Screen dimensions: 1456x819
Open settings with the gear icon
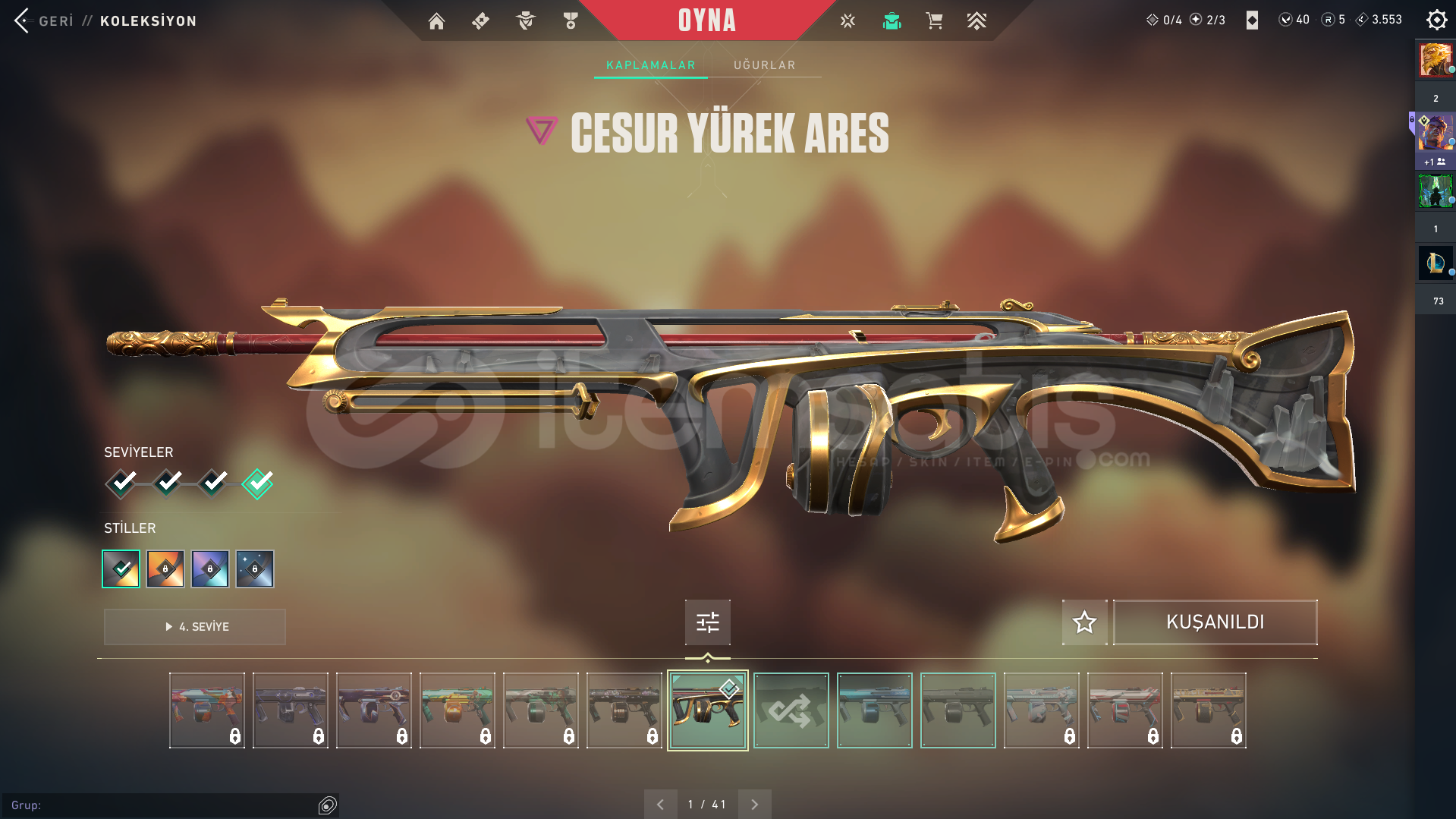[x=1436, y=20]
